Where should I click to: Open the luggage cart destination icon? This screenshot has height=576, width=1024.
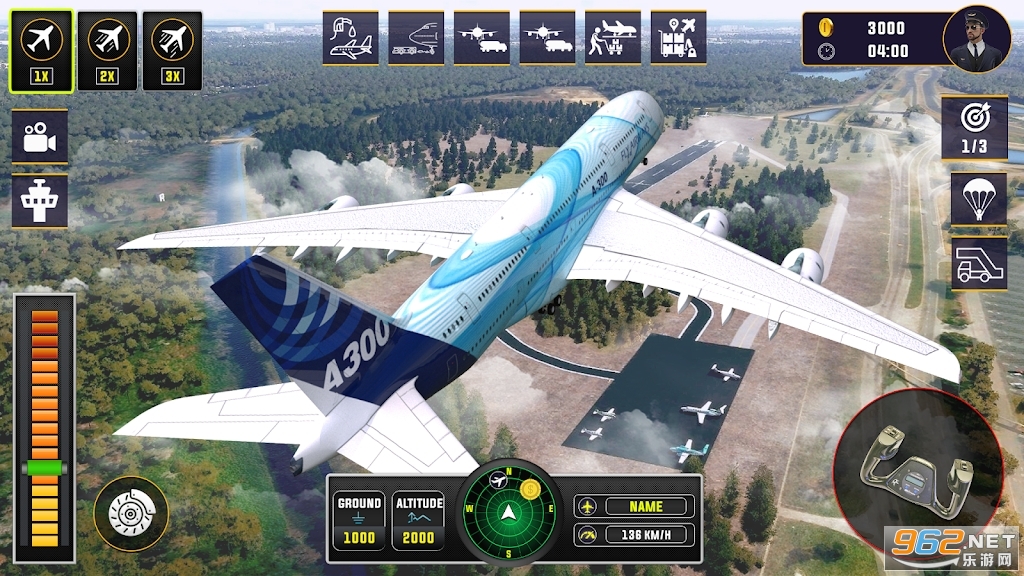coord(678,38)
